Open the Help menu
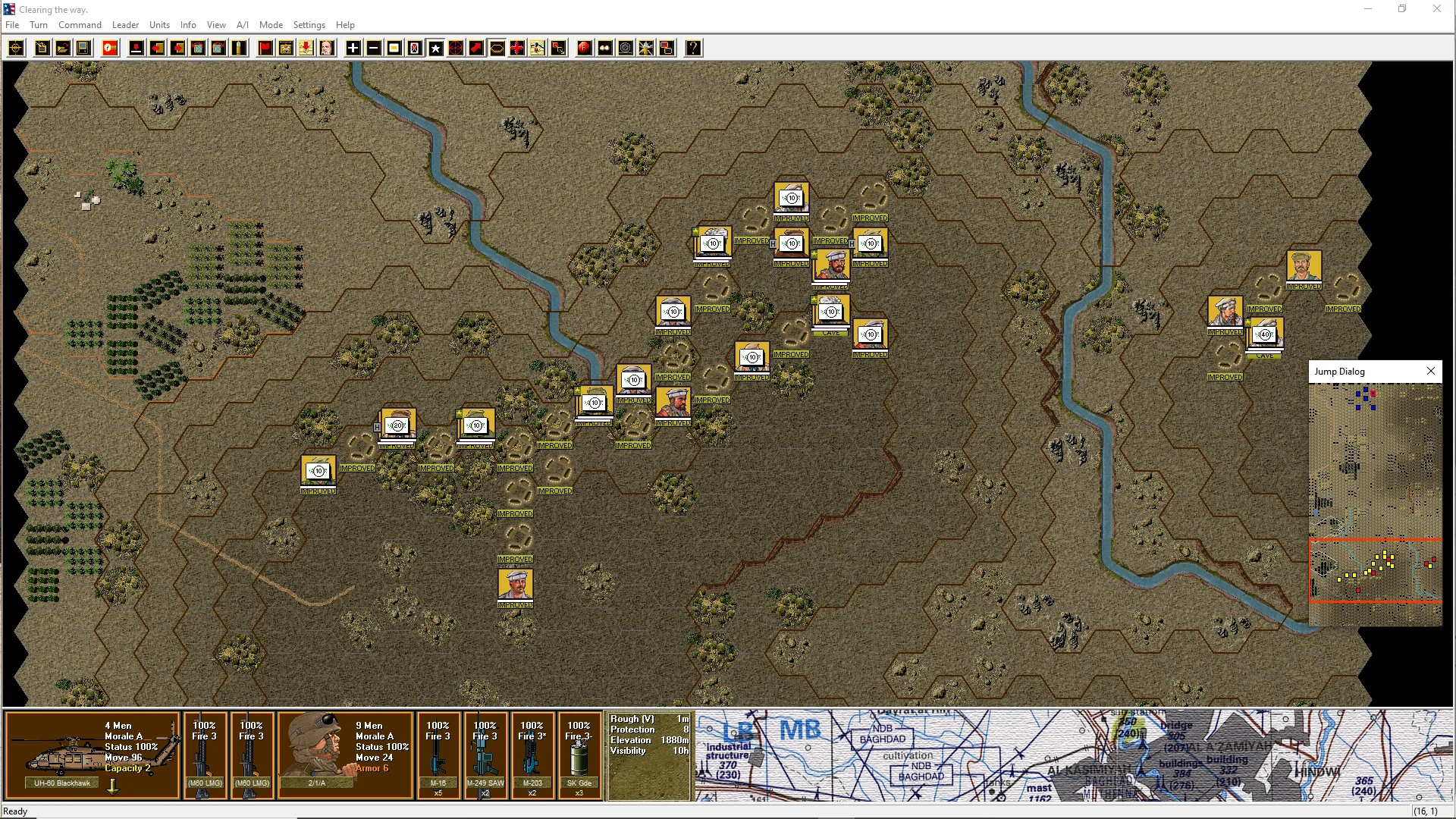This screenshot has height=819, width=1456. (345, 25)
